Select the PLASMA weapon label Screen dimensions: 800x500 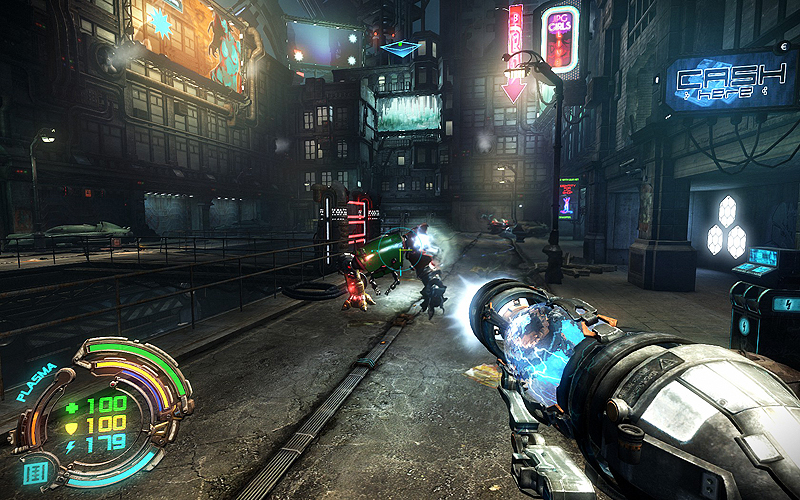(36, 384)
